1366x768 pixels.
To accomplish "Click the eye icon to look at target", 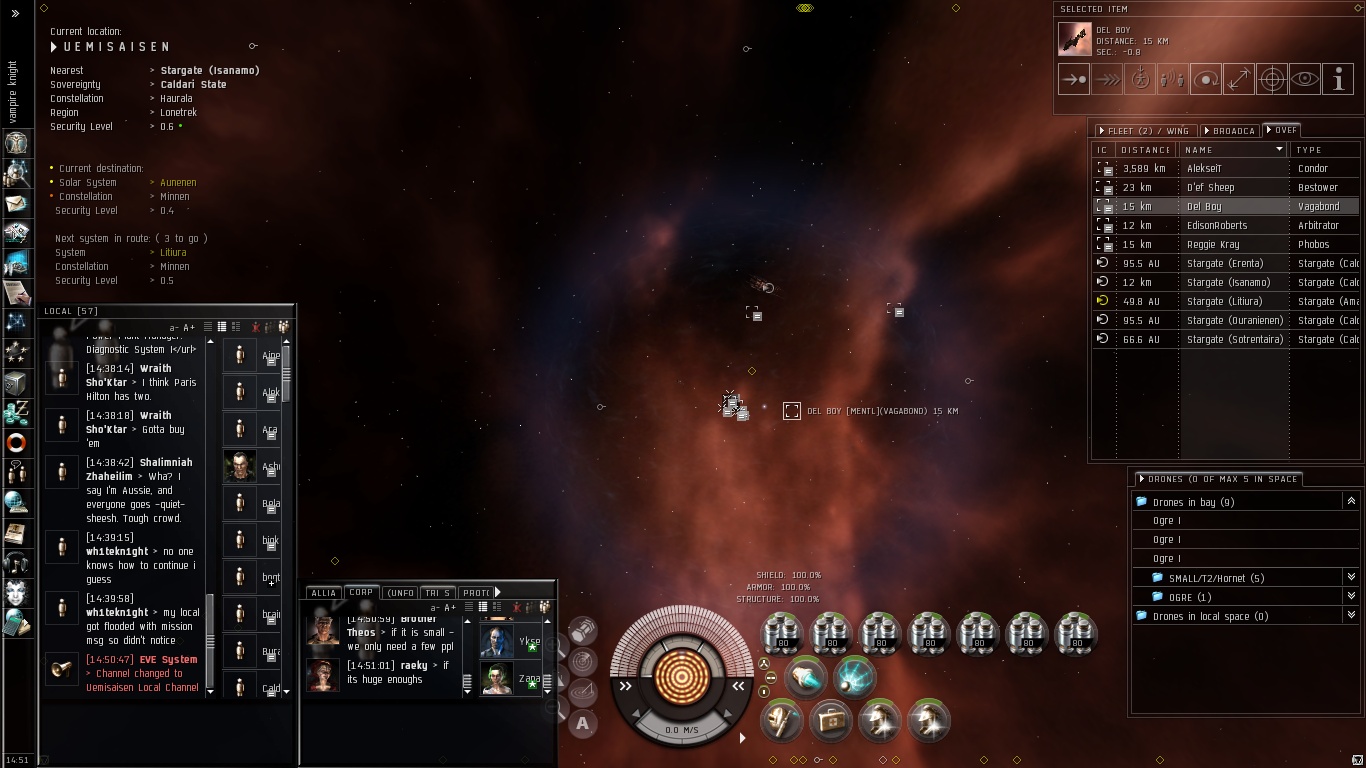I will [1305, 80].
